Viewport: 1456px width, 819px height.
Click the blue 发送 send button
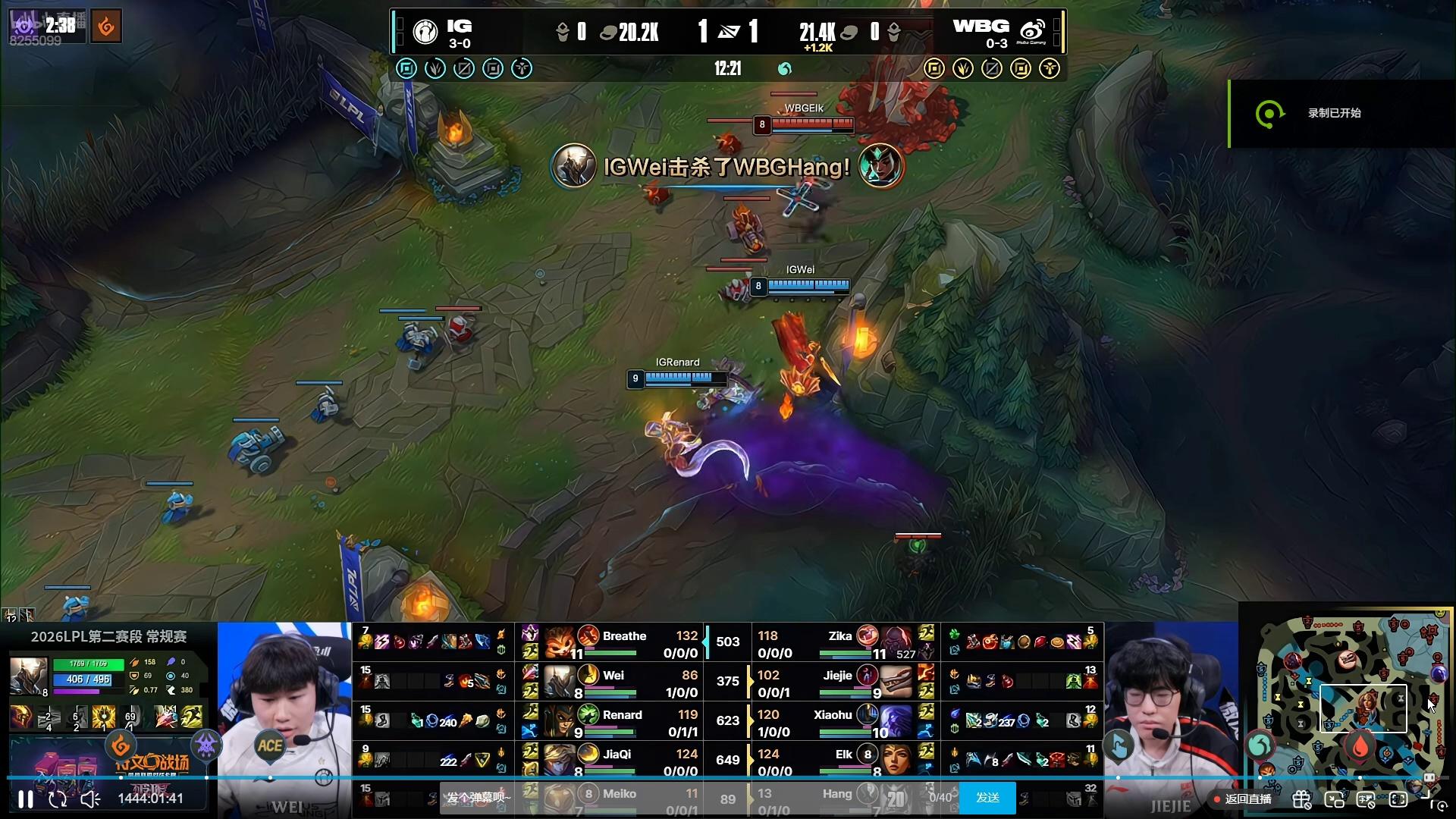(987, 798)
